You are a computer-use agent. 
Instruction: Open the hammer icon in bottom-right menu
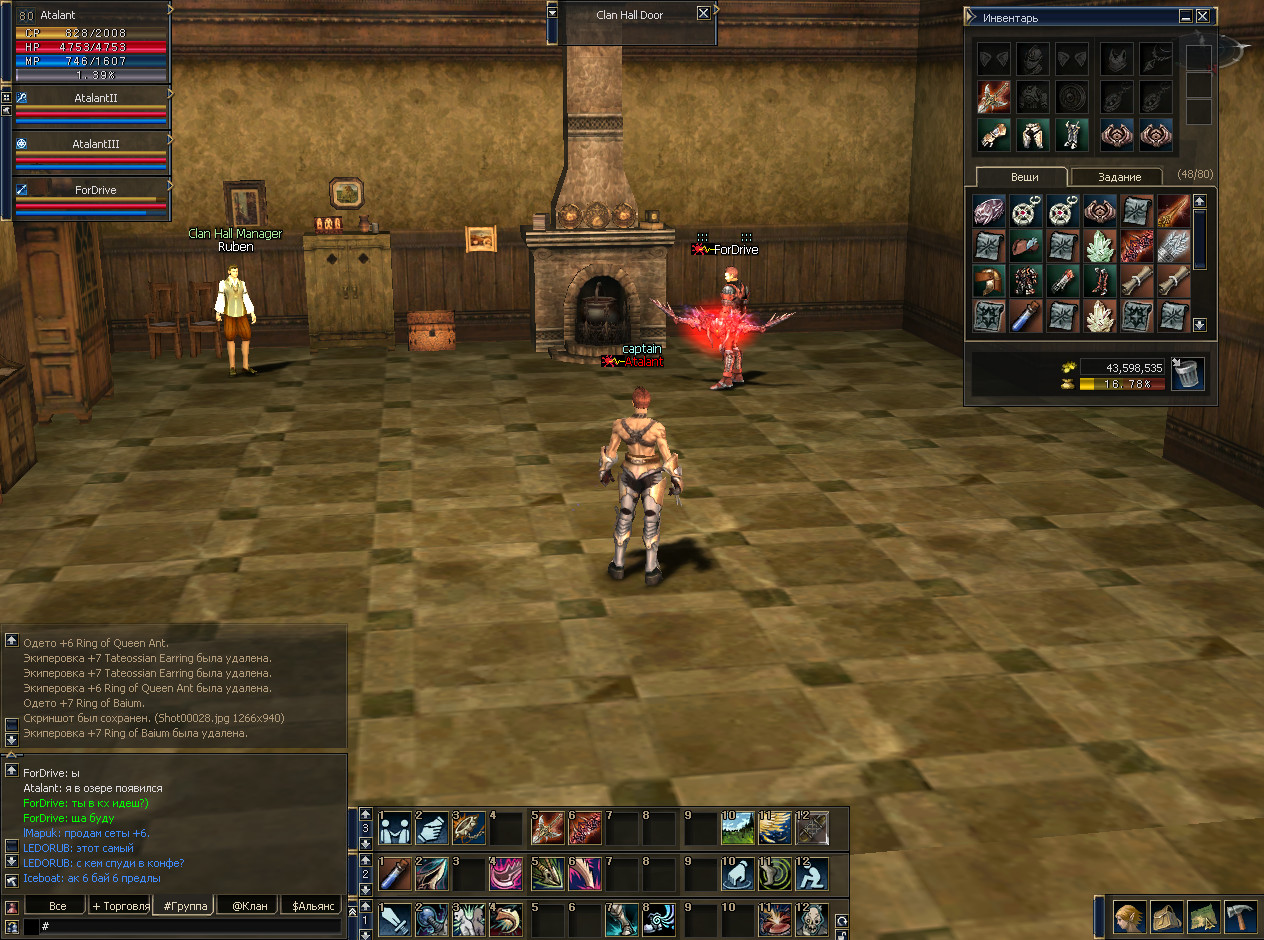(x=1239, y=916)
